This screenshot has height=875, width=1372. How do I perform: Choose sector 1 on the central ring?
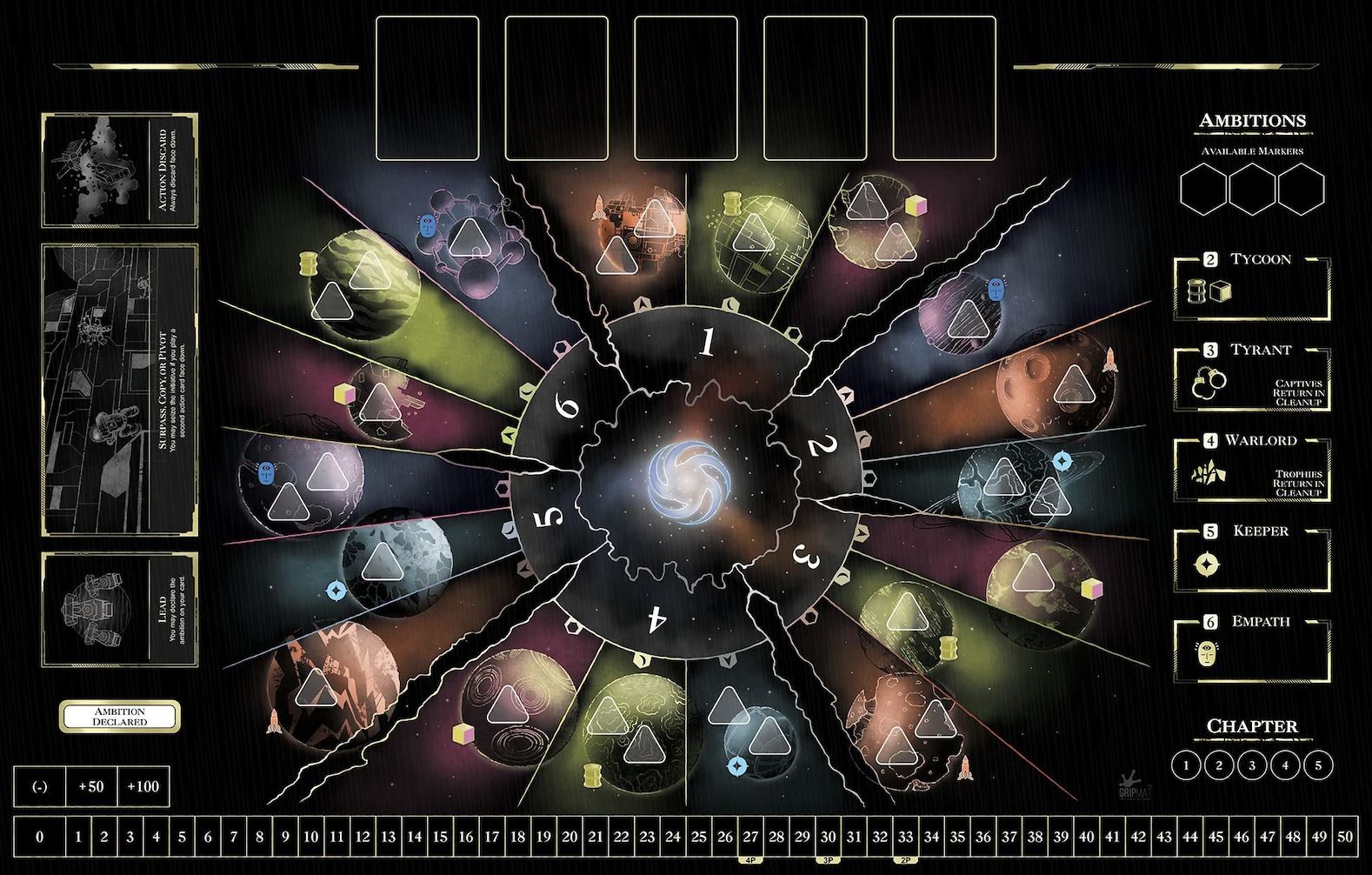click(708, 344)
